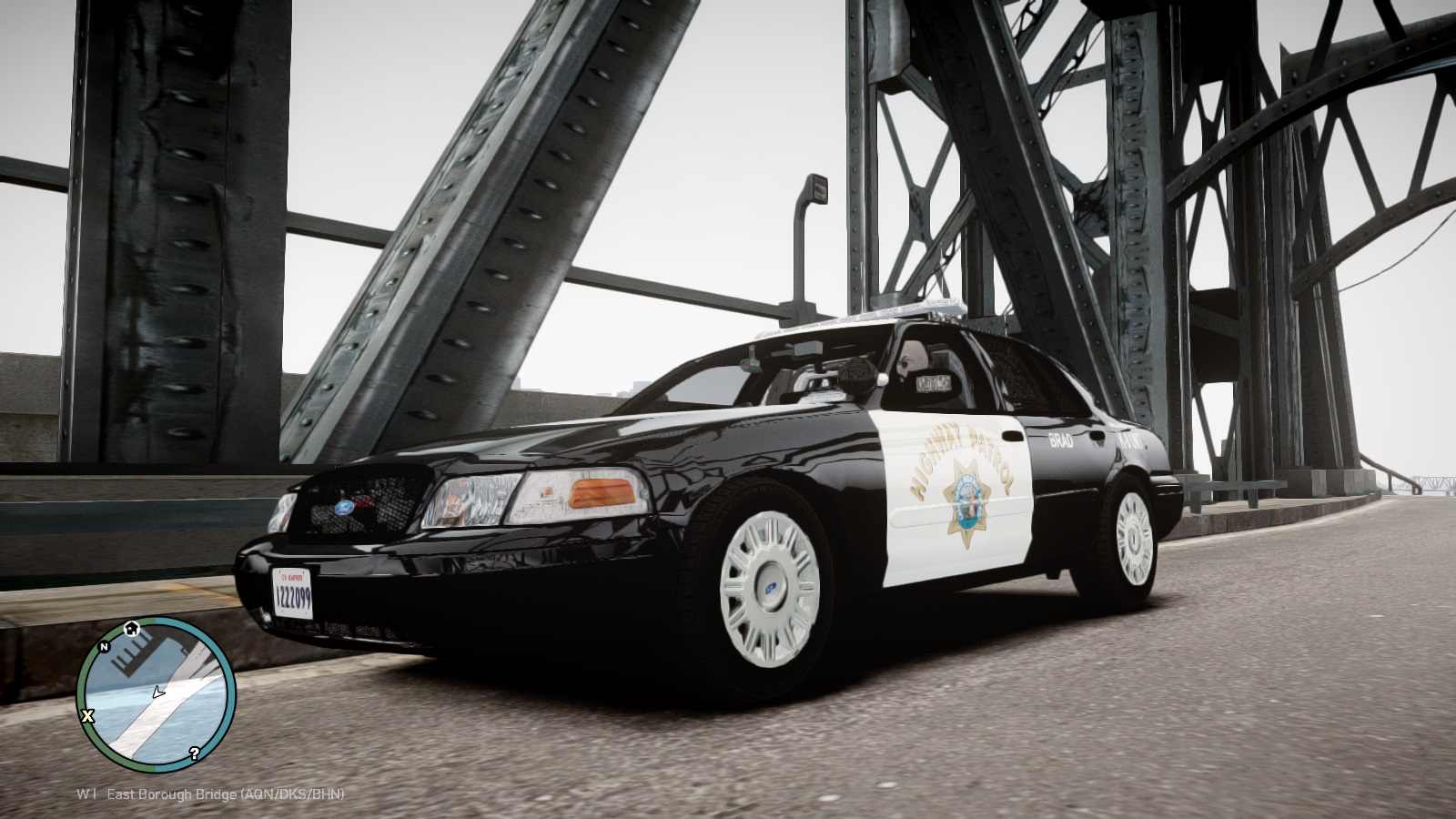Select the question mark icon on the minimap
This screenshot has width=1456, height=819.
(194, 753)
